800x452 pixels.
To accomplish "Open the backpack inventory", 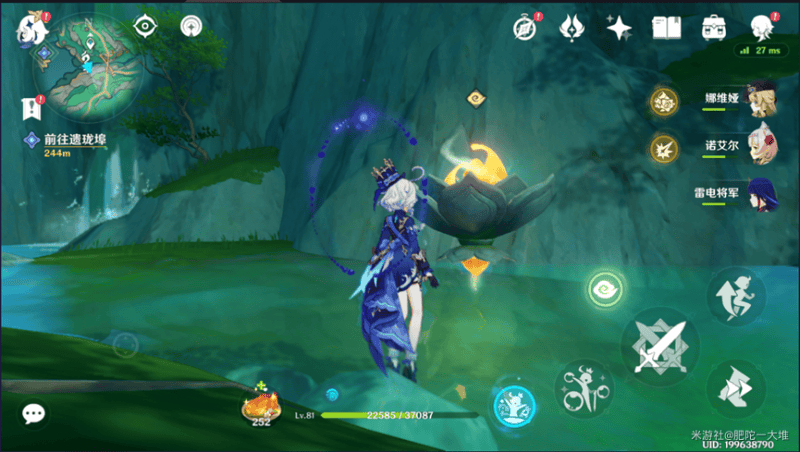I will [713, 27].
